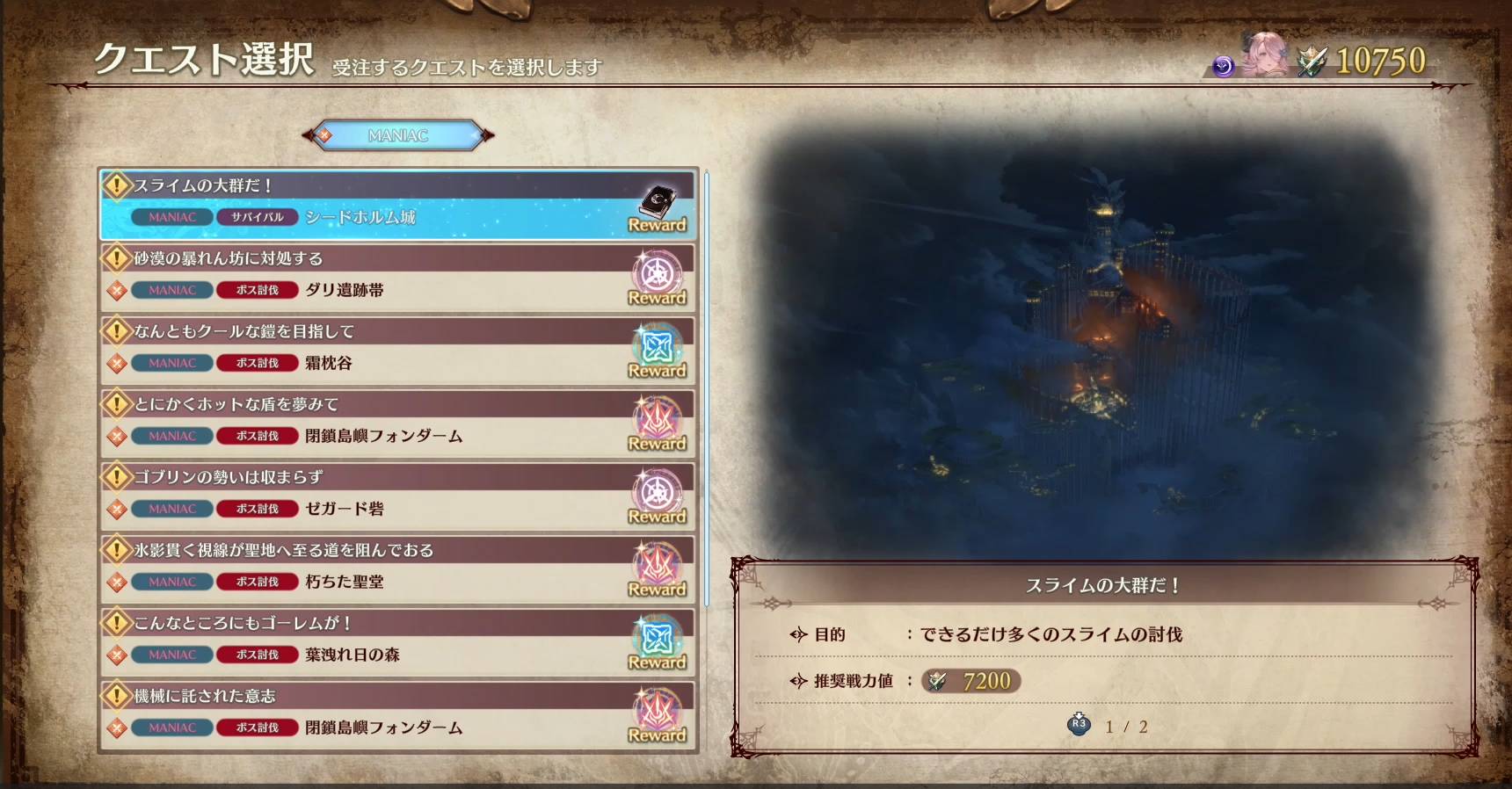The height and width of the screenshot is (789, 1512).
Task: Click the MANIAC difficulty selector
Action: [398, 135]
